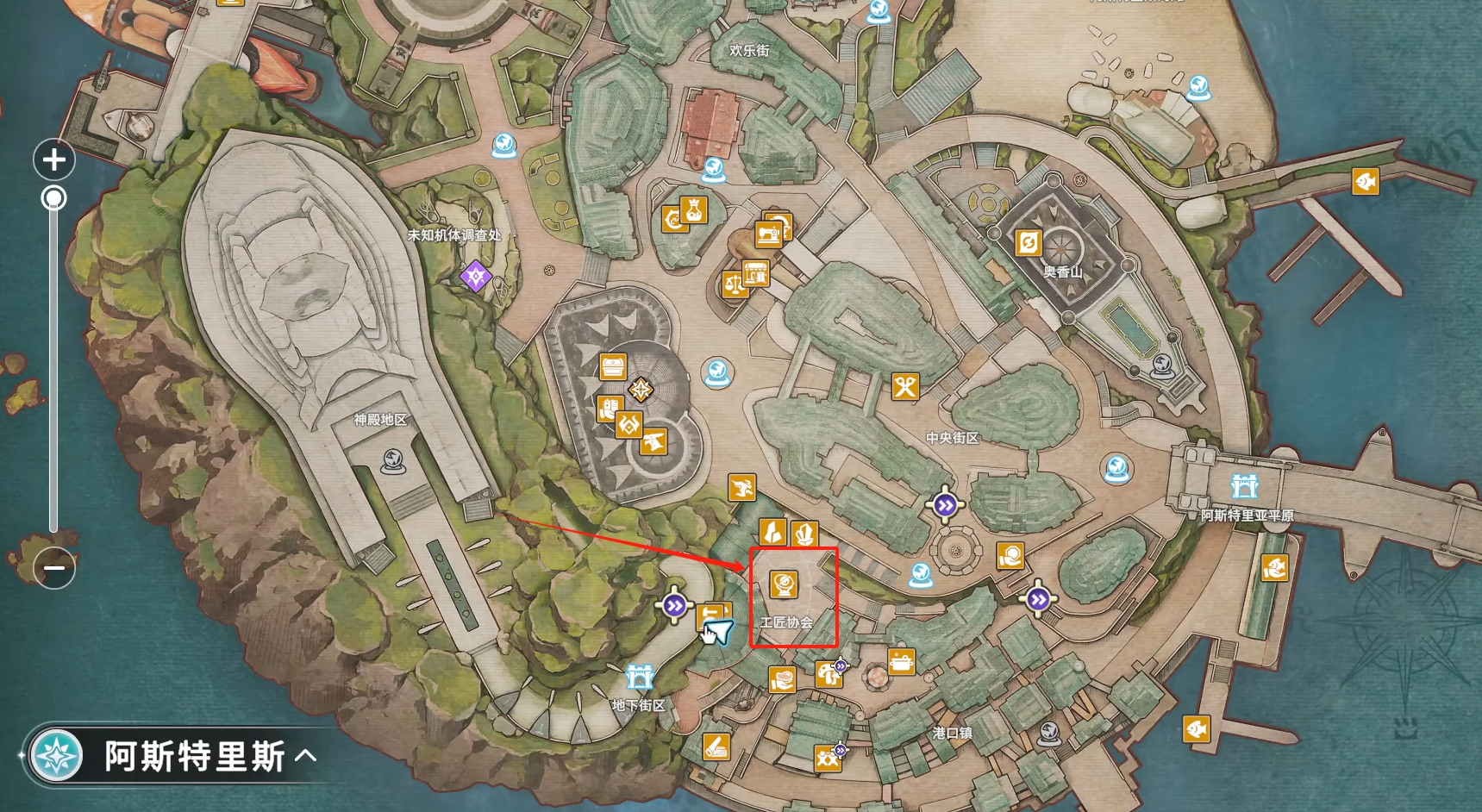Click the potion flask marker
This screenshot has height=812, width=1482.
point(694,209)
